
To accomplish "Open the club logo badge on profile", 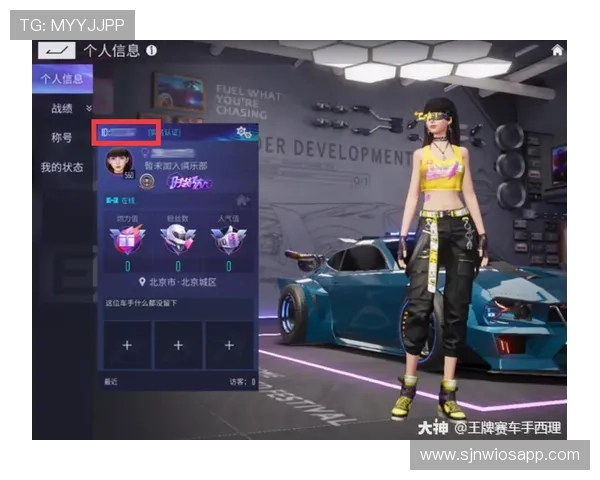I will (x=145, y=181).
